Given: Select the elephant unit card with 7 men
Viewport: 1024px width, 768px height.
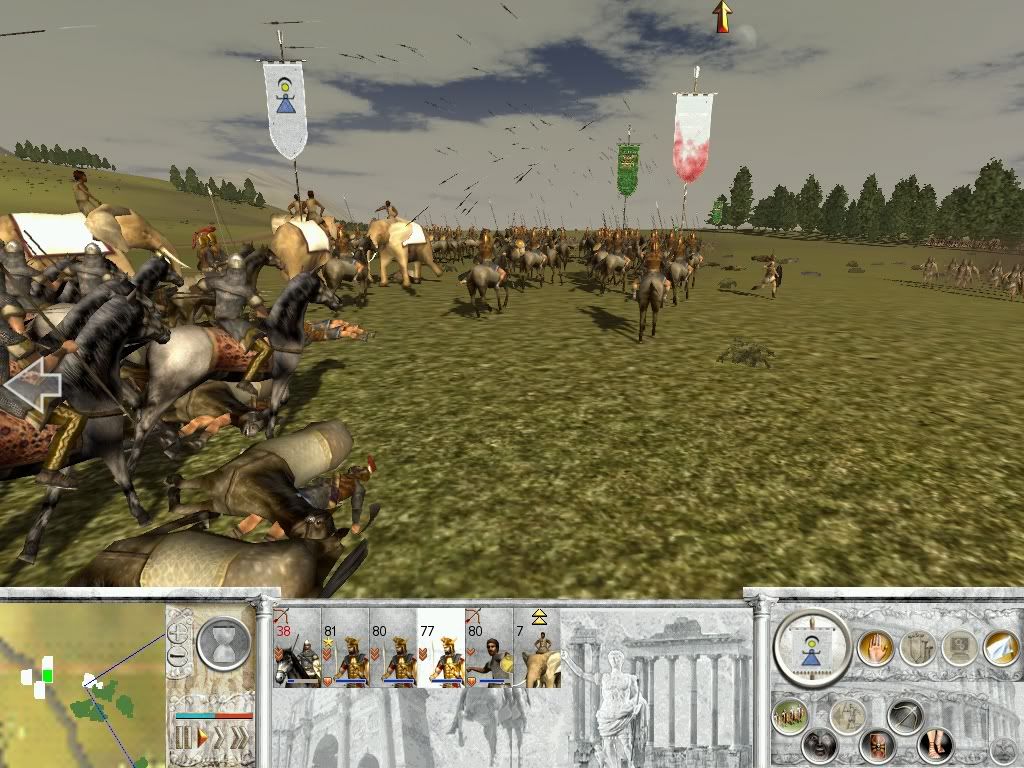Looking at the screenshot, I should [x=537, y=648].
